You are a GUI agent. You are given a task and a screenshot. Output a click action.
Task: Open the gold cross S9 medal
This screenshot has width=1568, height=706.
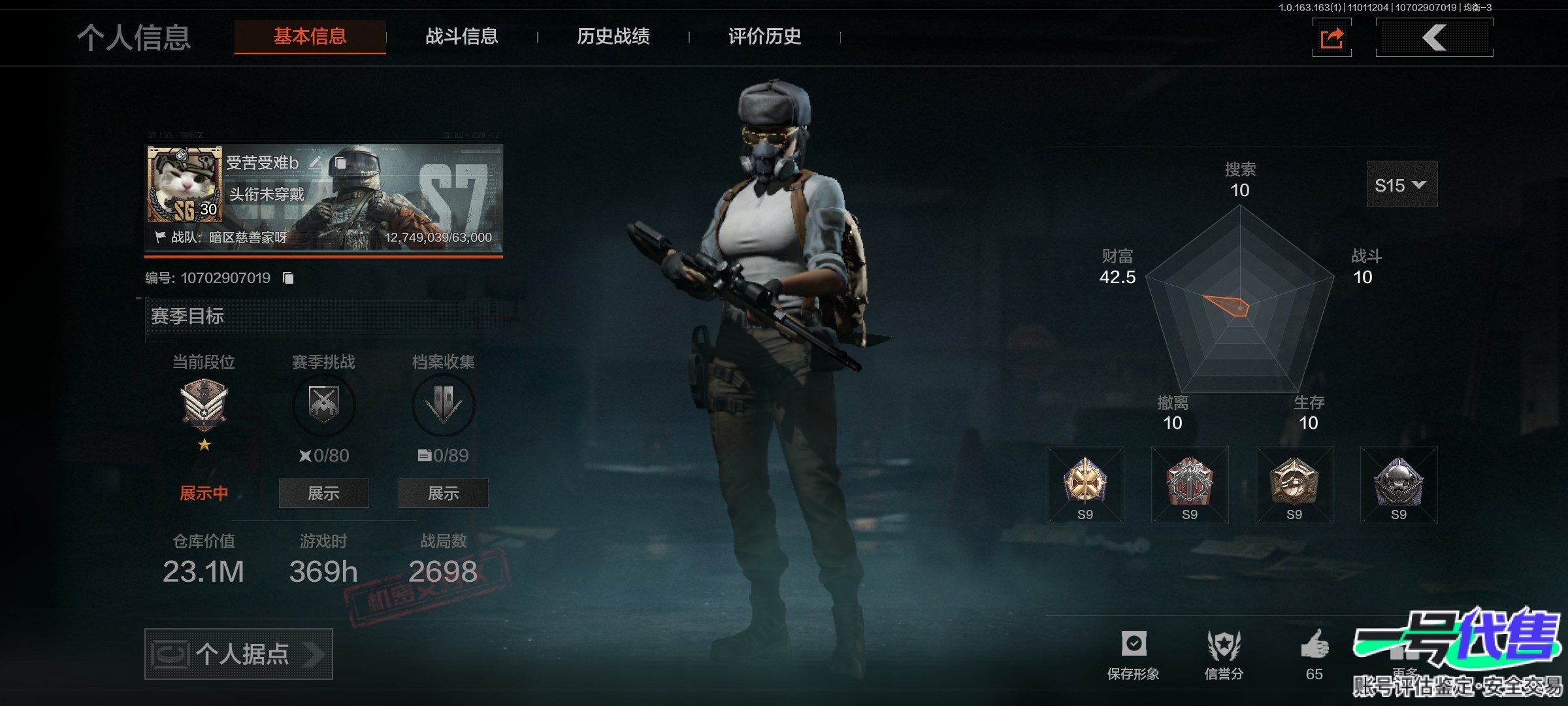(1085, 484)
